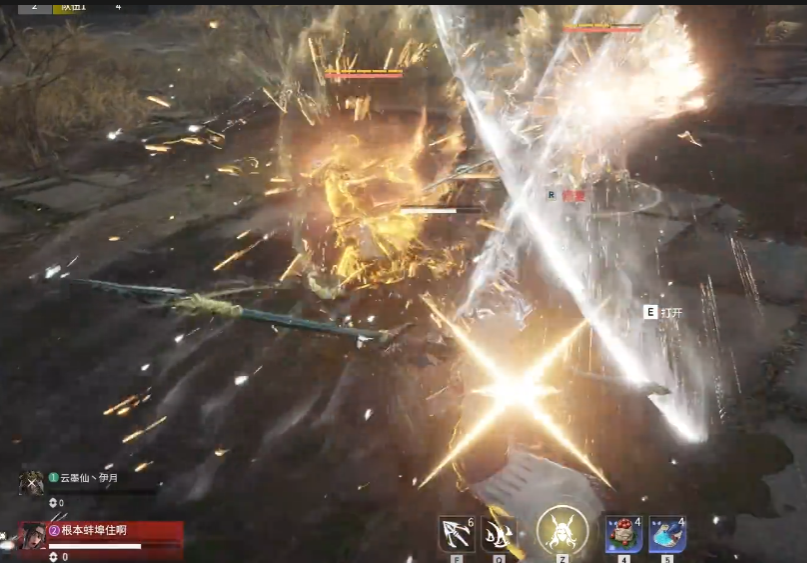Click the downed teammate's portrait with X

click(x=32, y=481)
